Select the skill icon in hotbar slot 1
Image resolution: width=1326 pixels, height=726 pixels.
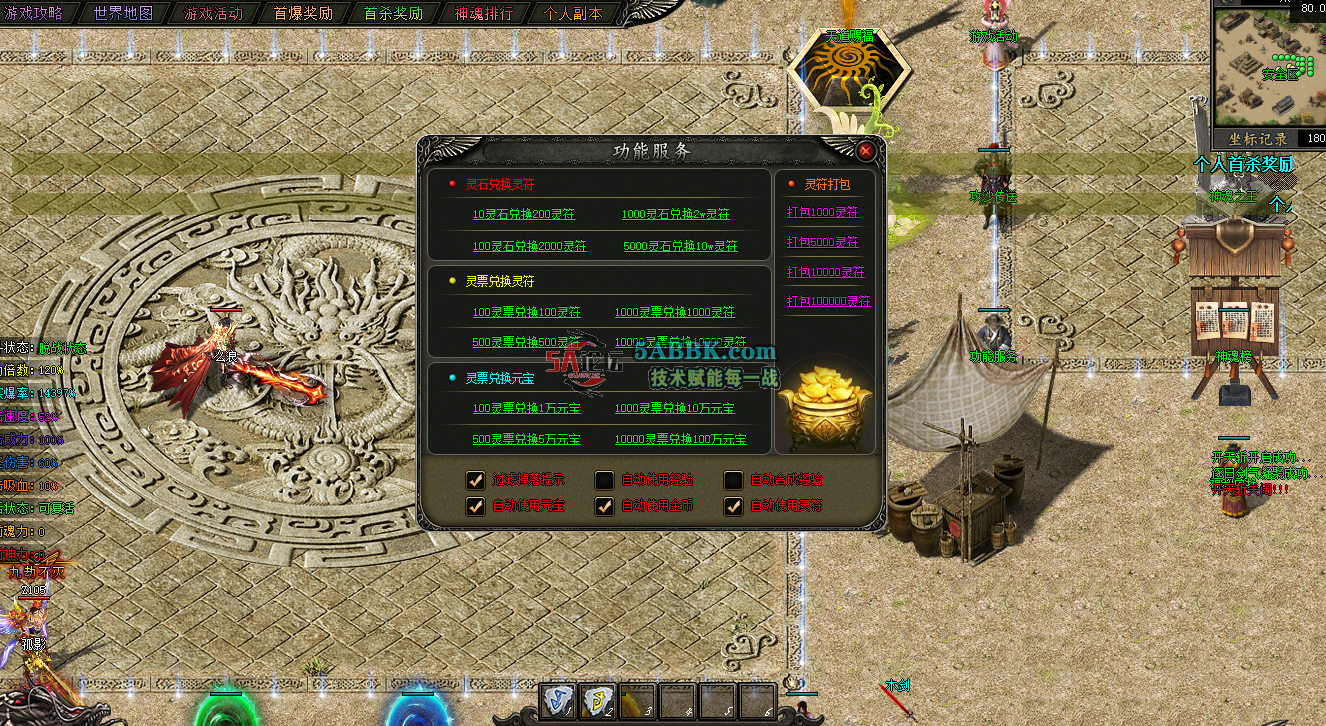pyautogui.click(x=556, y=703)
